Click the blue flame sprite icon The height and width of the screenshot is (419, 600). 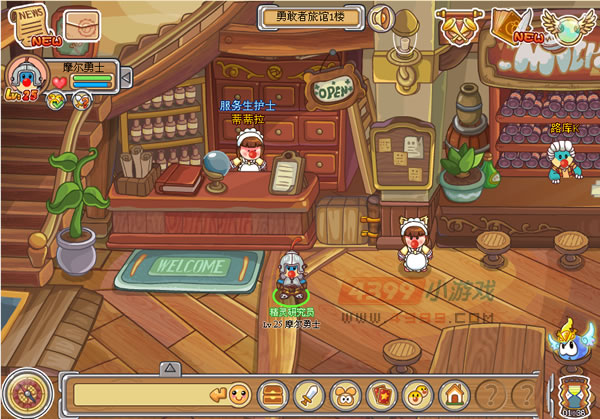pos(569,341)
